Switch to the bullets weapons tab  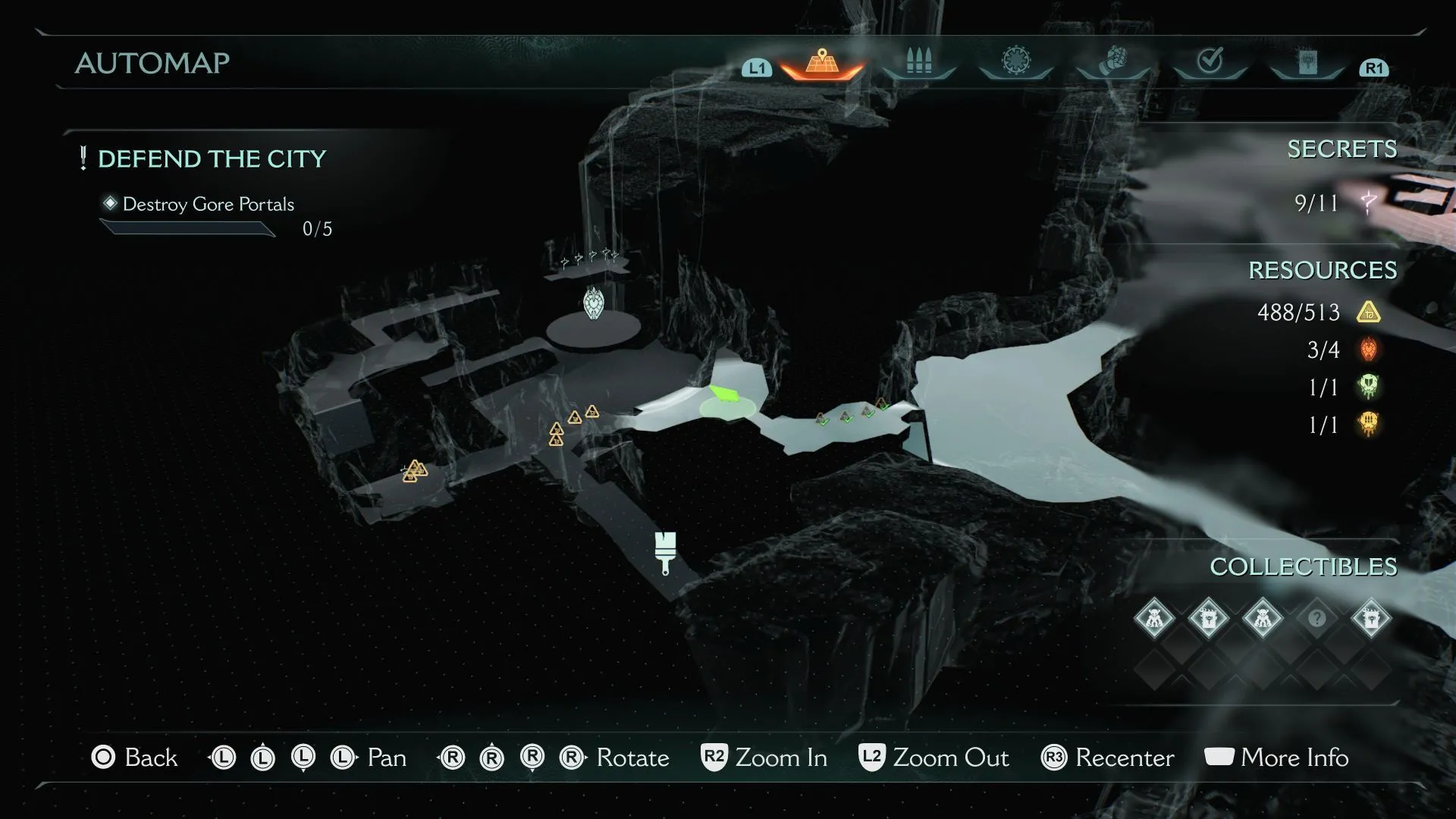click(x=918, y=62)
